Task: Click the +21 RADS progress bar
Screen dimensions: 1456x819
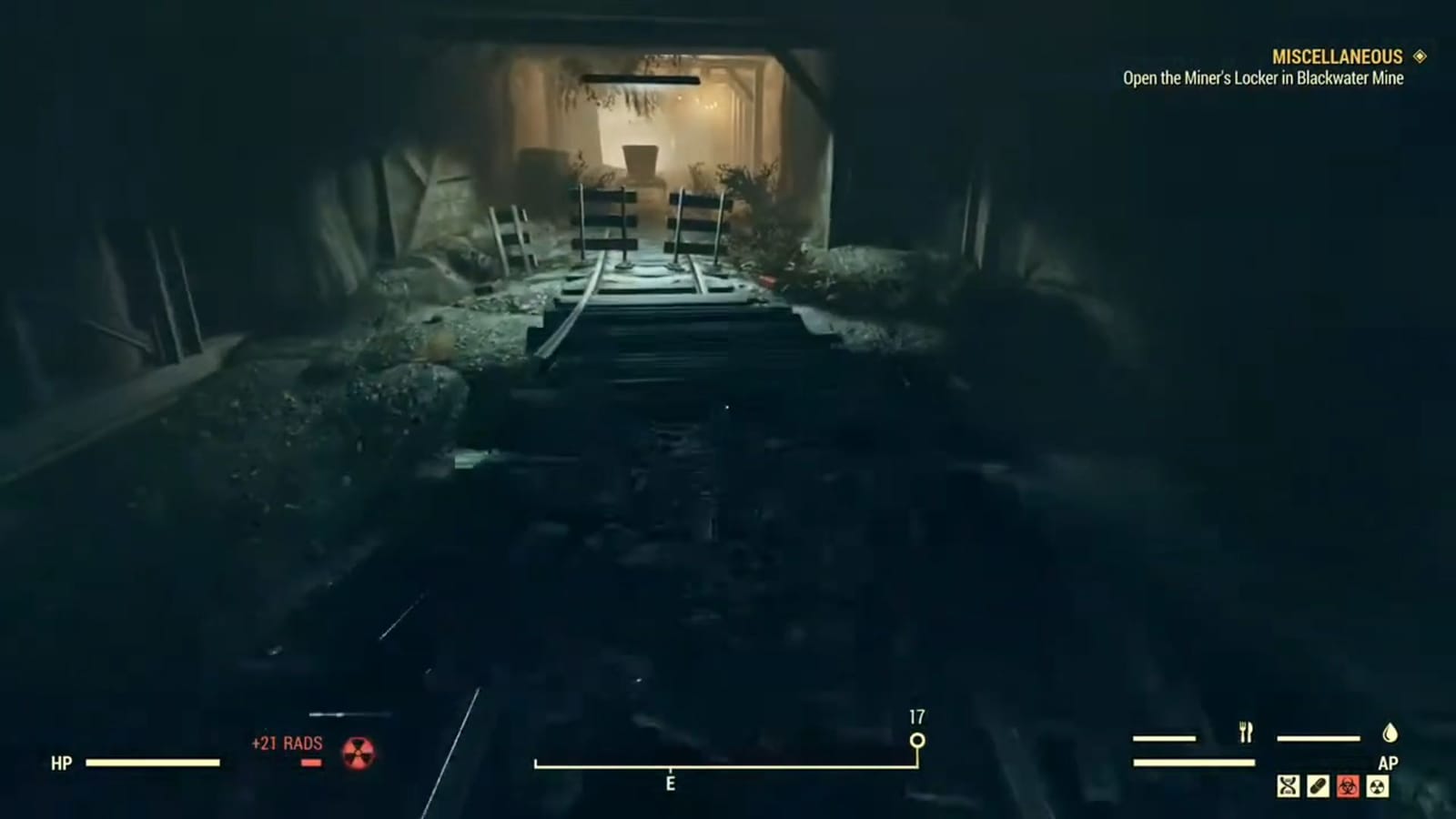Action: click(309, 764)
